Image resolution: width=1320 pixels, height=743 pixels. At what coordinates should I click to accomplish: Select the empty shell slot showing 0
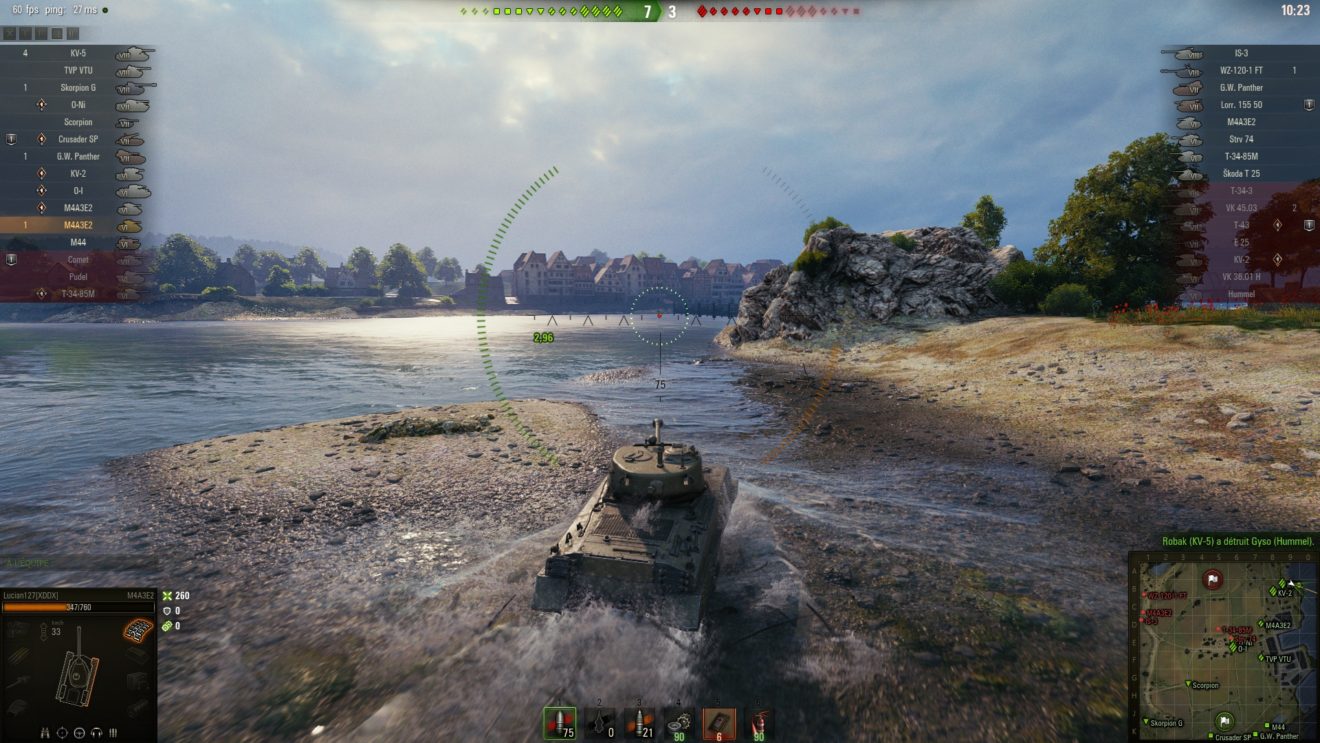click(x=600, y=722)
